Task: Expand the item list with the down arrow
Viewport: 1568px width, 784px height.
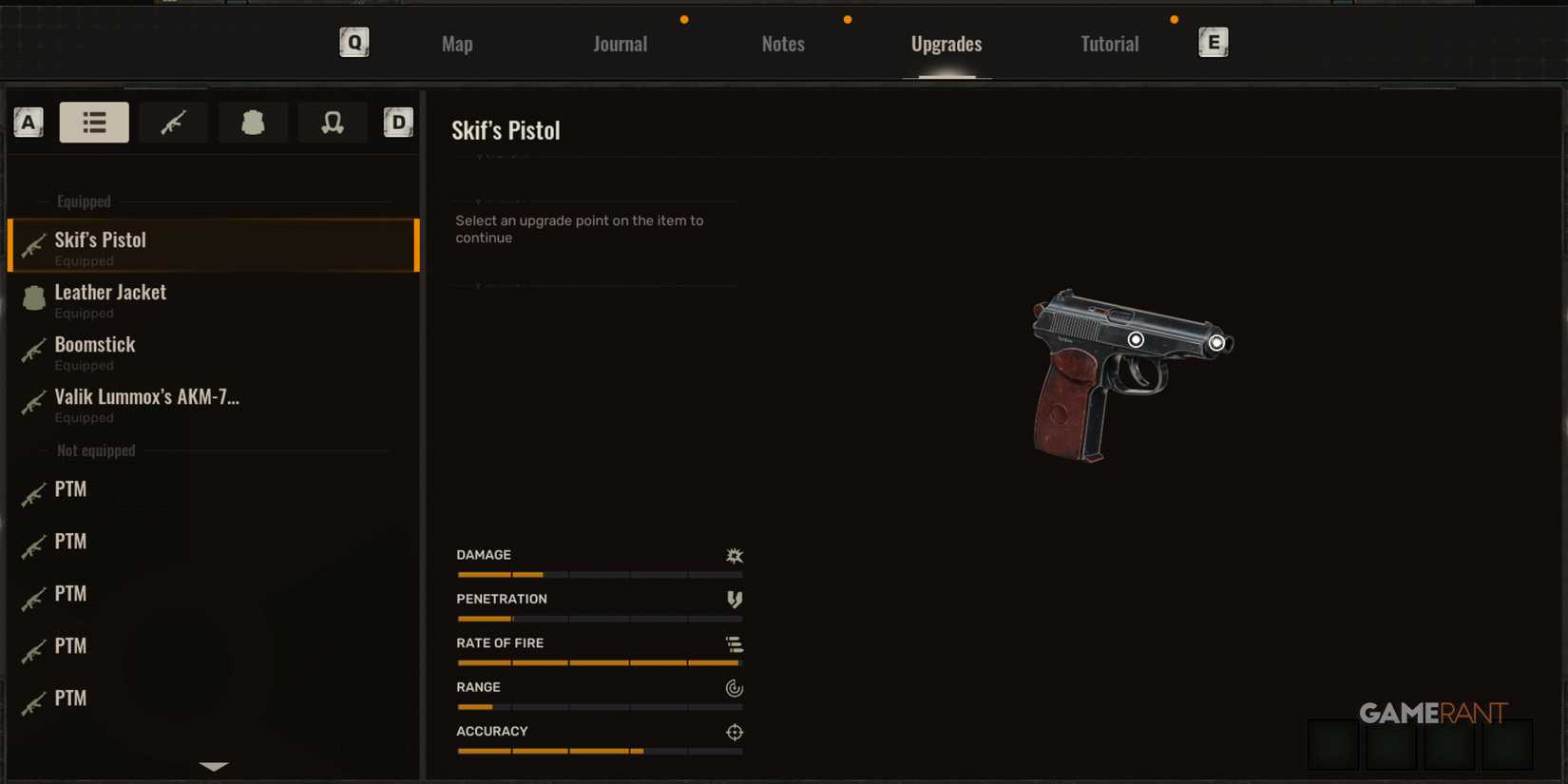Action: pyautogui.click(x=214, y=767)
